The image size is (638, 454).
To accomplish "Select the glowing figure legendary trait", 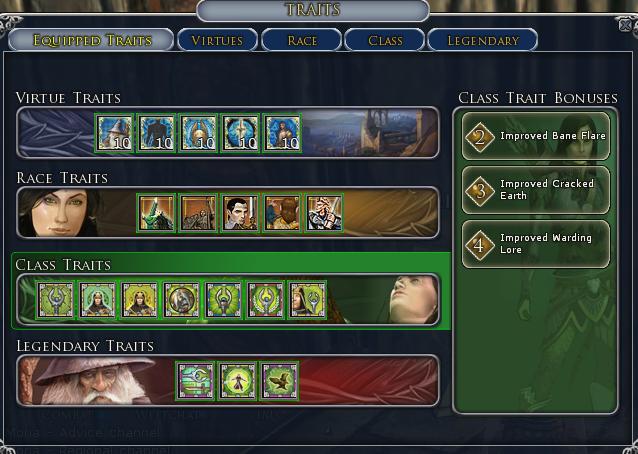I will (238, 381).
